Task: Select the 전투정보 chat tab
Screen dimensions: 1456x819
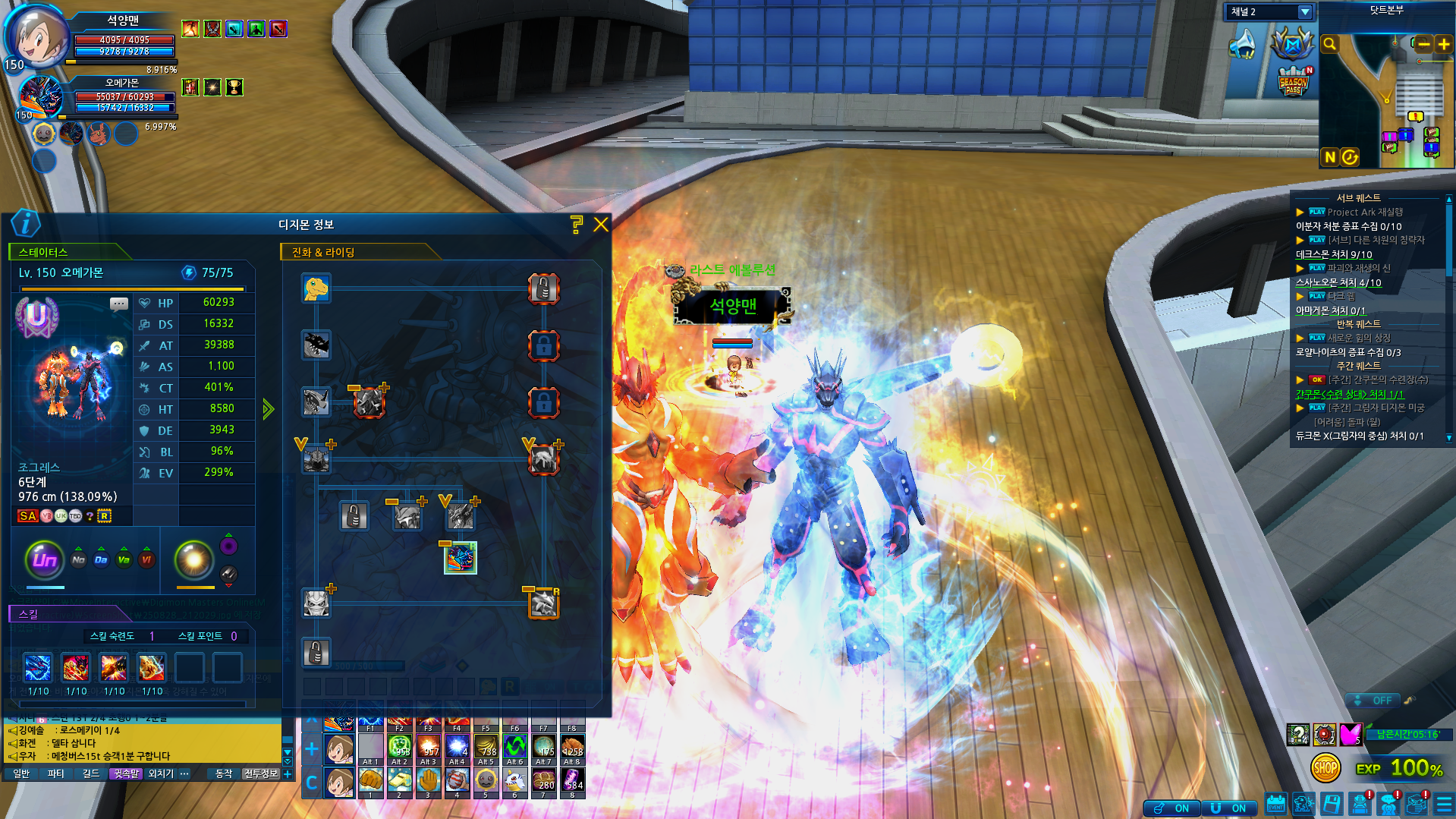Action: [x=260, y=773]
